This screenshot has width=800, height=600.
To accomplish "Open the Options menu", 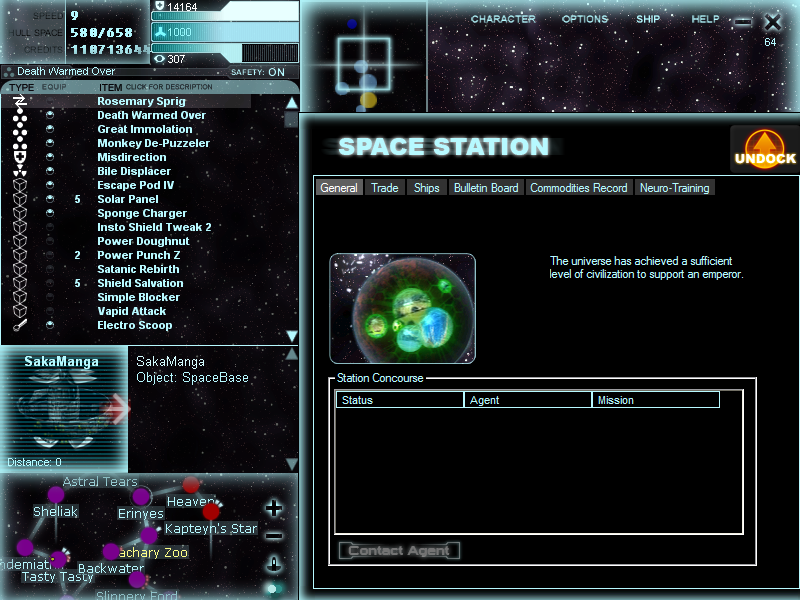I will click(x=585, y=19).
